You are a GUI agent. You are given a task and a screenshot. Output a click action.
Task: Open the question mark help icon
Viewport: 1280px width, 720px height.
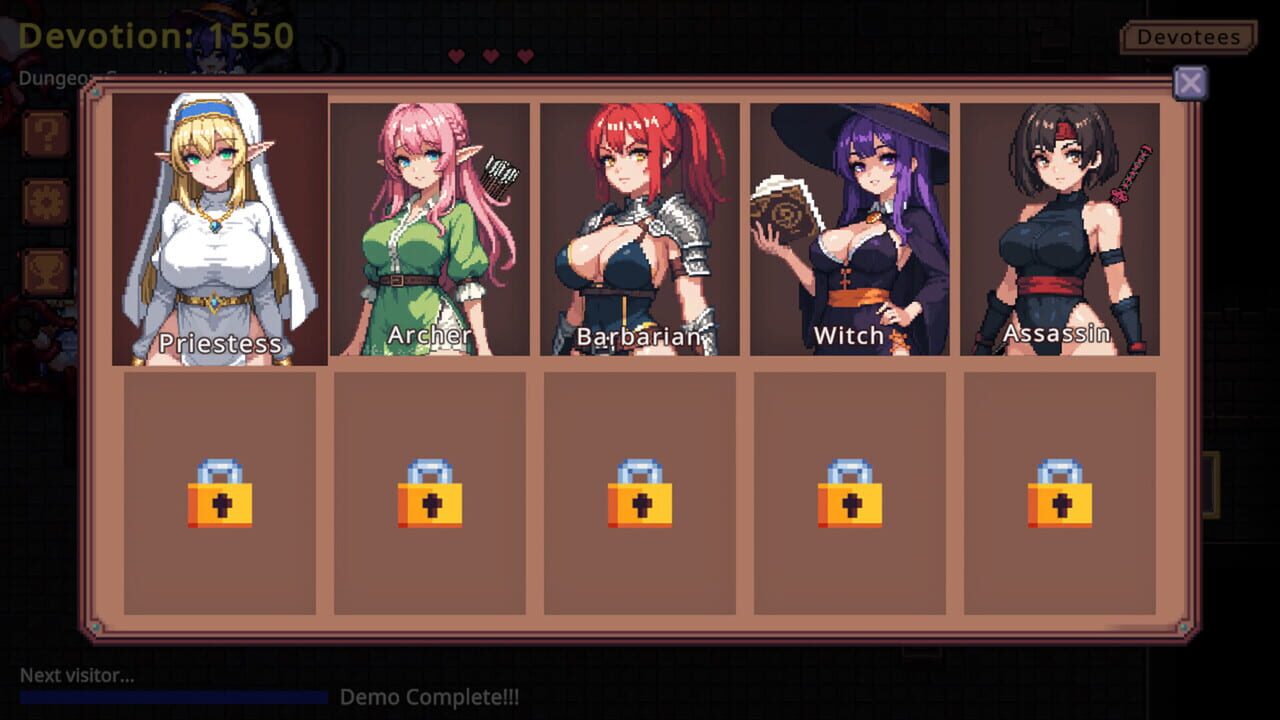click(x=46, y=133)
